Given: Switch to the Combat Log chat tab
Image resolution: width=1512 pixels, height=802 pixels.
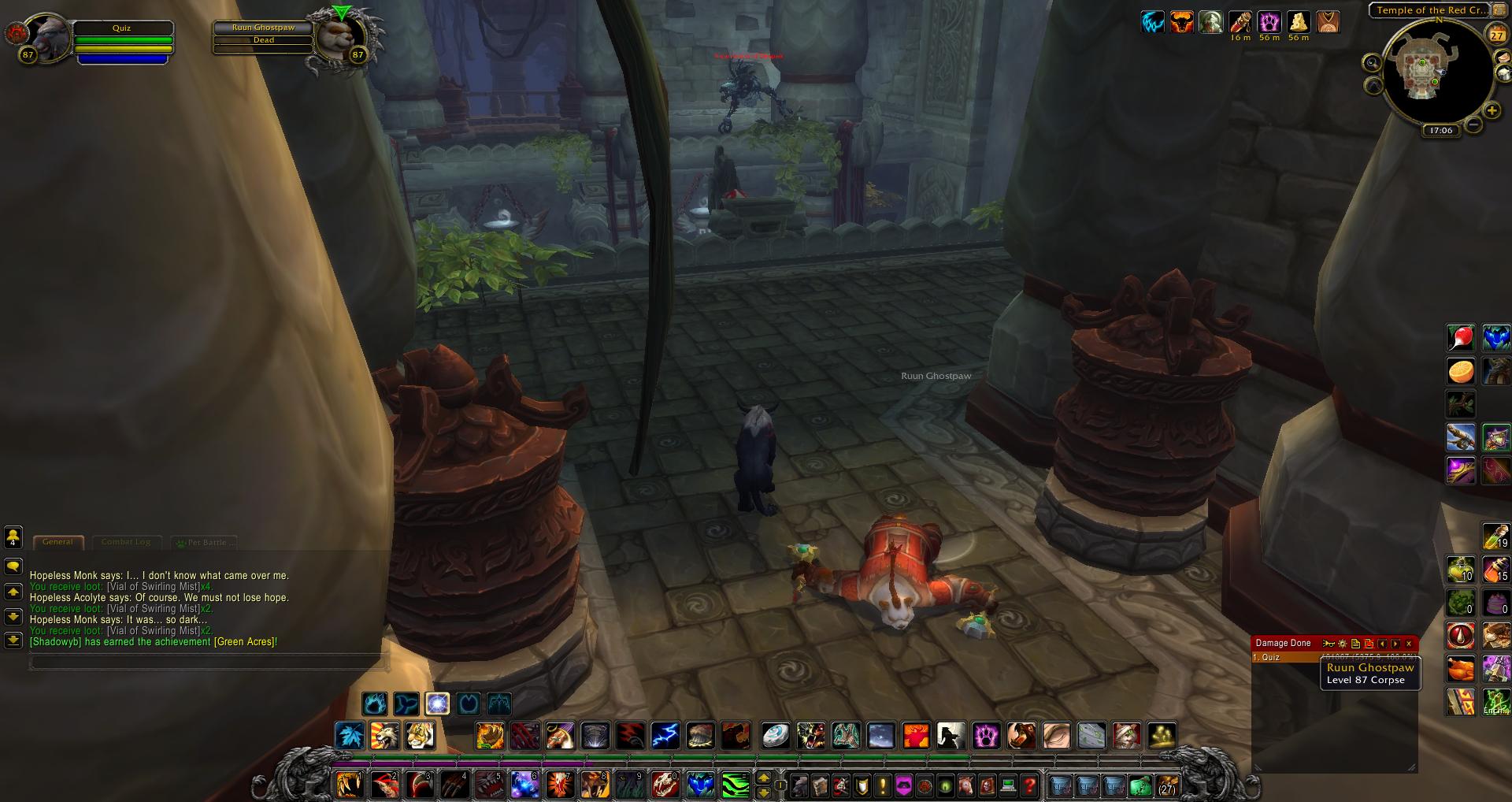Looking at the screenshot, I should coord(126,542).
